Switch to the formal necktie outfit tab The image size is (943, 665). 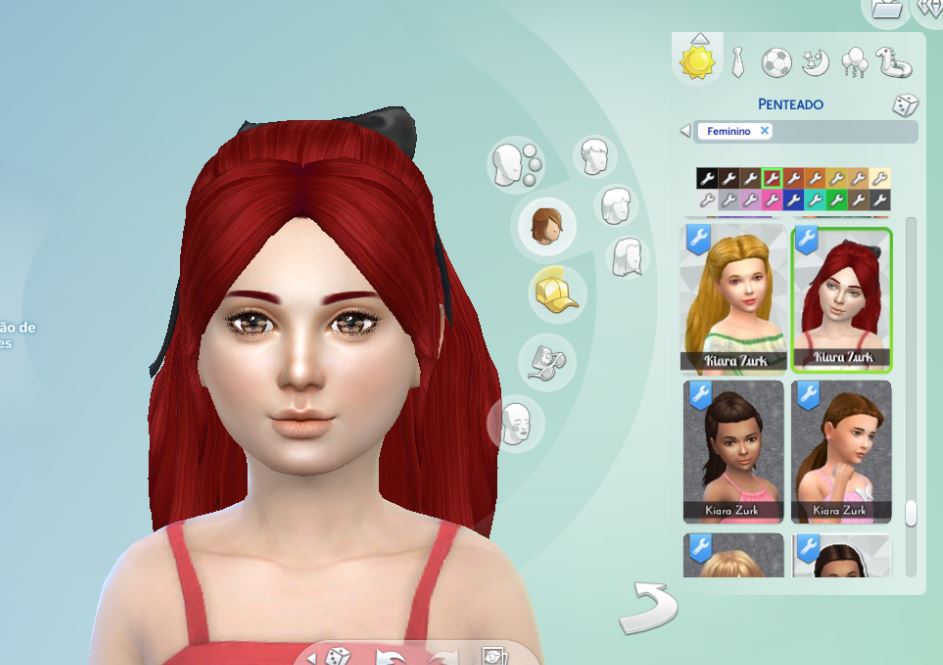tap(737, 62)
